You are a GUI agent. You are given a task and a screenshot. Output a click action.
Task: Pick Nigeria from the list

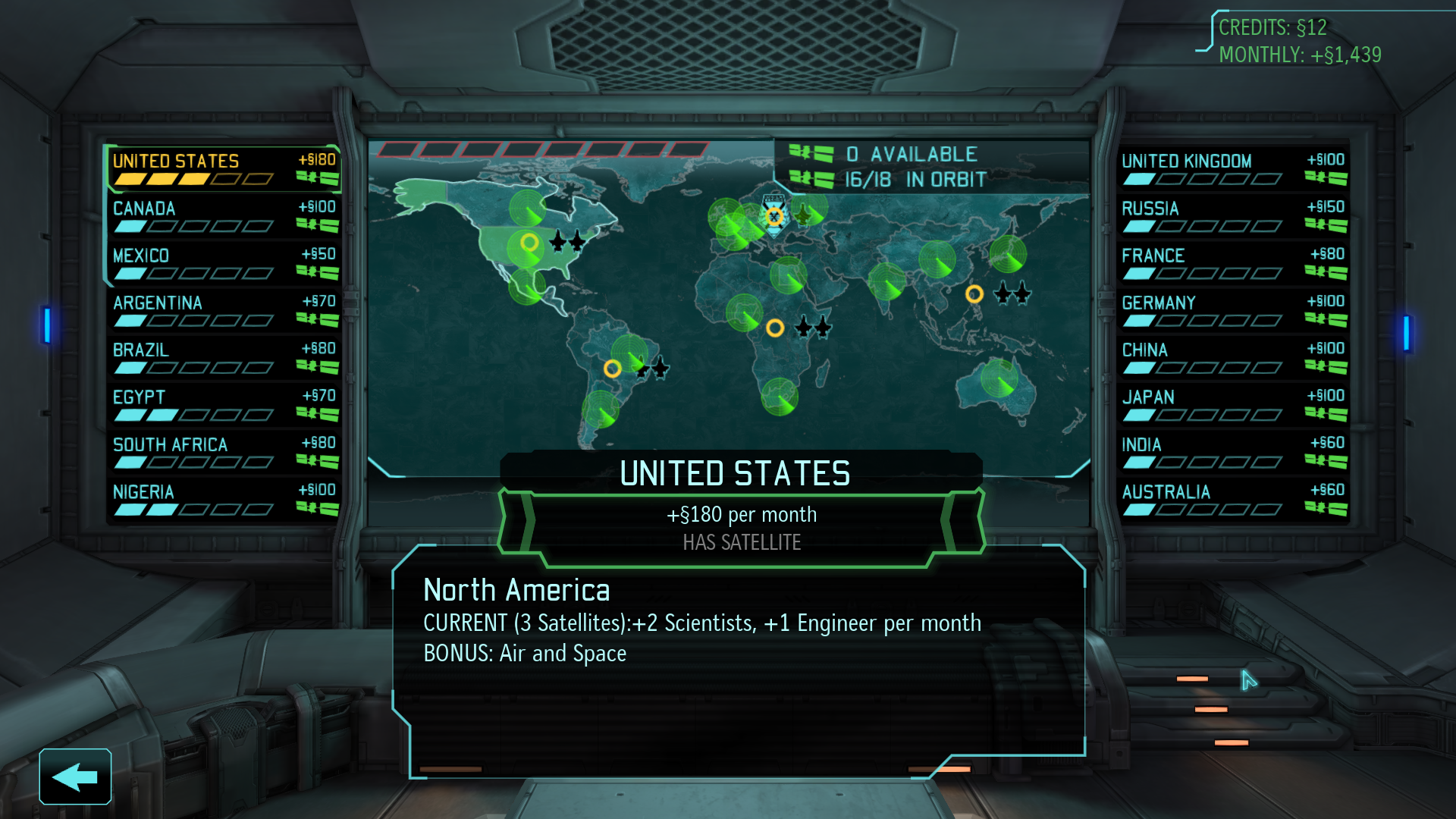pos(224,500)
